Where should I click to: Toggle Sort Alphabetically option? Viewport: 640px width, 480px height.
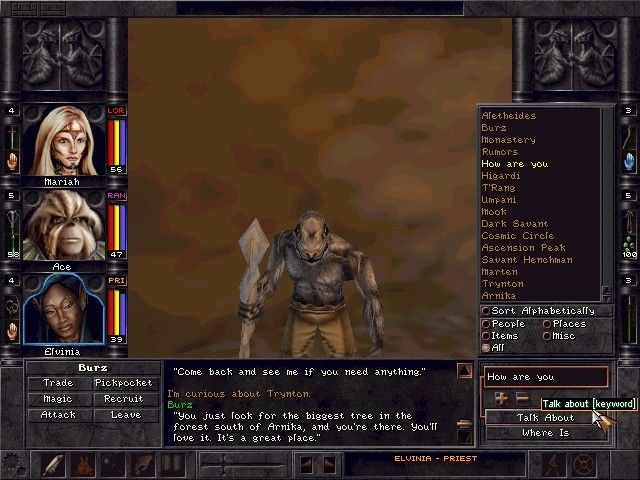click(486, 311)
